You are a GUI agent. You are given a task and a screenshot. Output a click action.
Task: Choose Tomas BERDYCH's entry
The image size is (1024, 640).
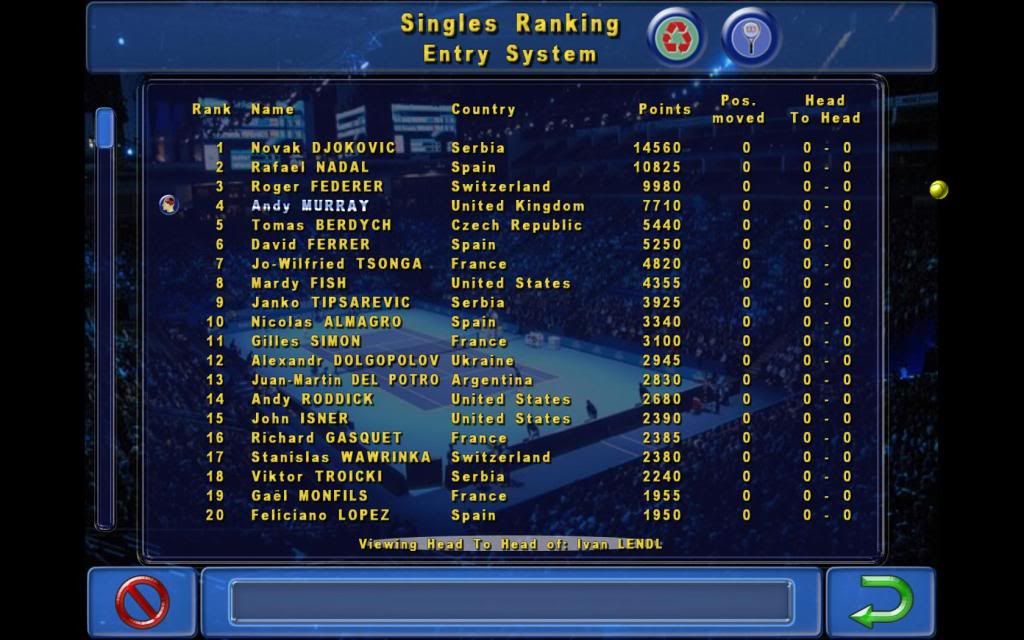coord(321,225)
